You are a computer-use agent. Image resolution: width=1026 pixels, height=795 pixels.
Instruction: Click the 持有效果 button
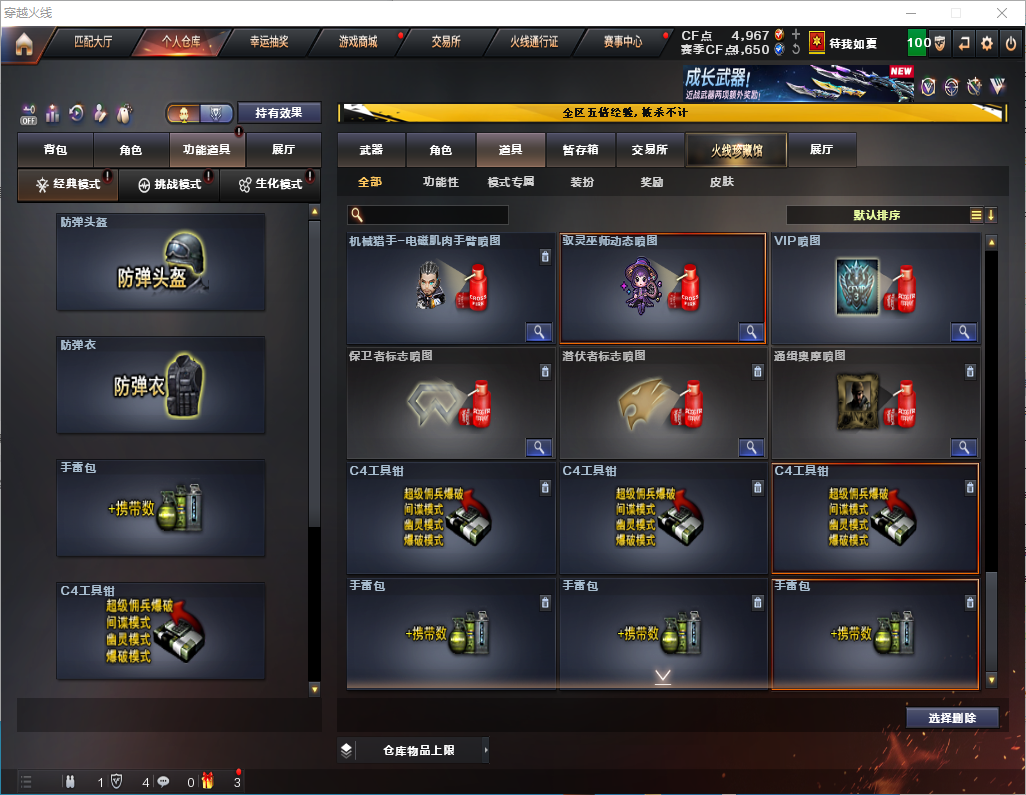279,113
